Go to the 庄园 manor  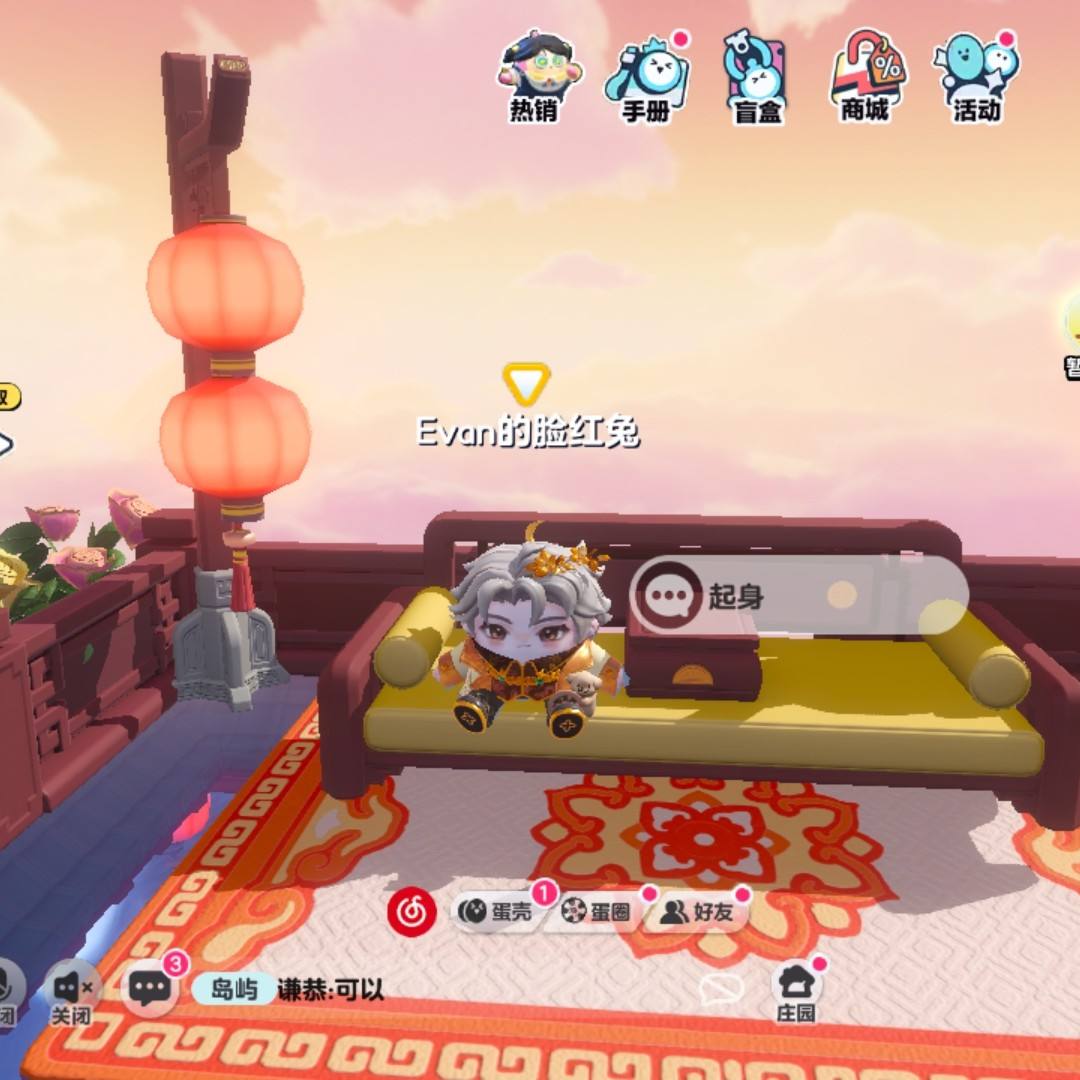pyautogui.click(x=796, y=988)
